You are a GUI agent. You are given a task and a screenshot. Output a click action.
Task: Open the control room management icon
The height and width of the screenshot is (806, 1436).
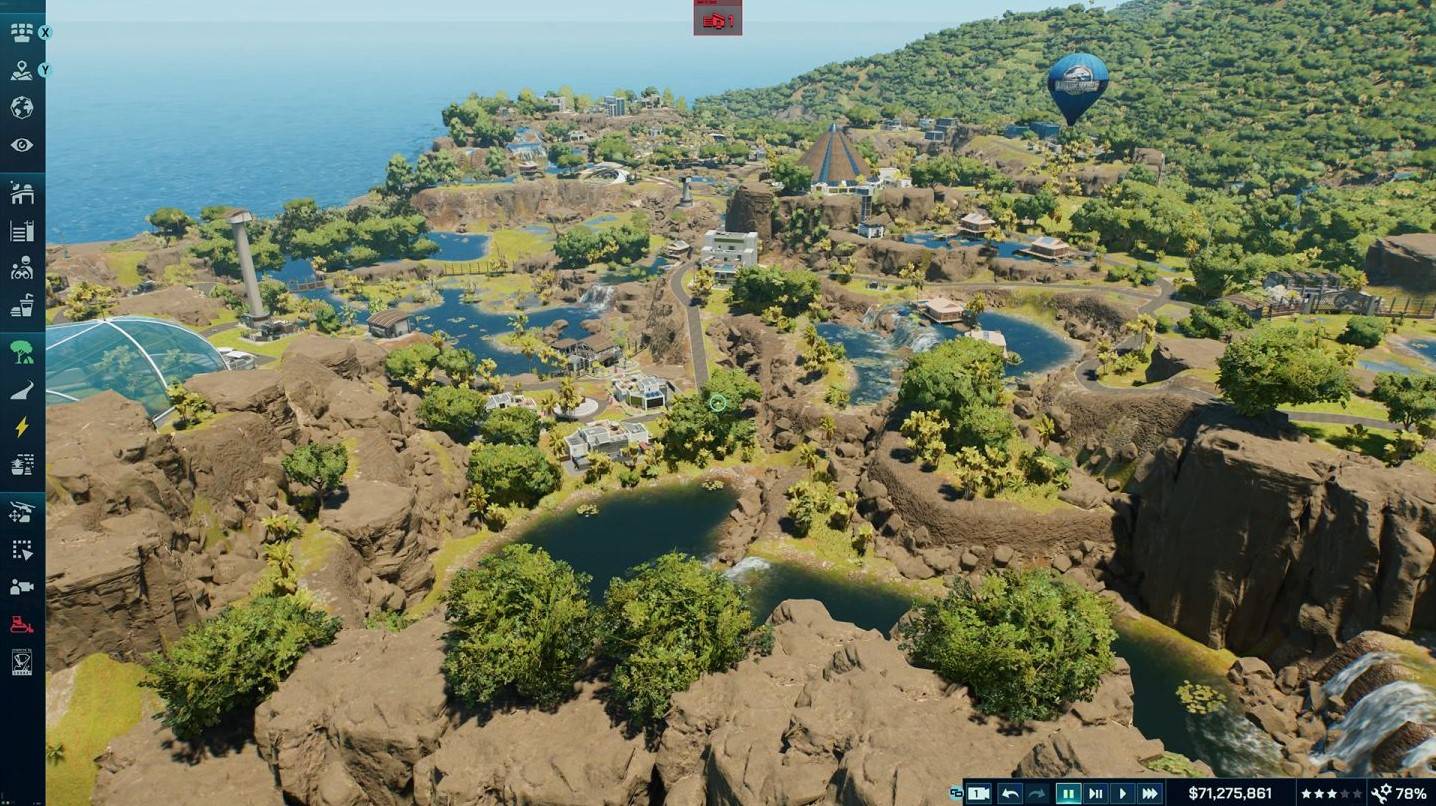(21, 32)
